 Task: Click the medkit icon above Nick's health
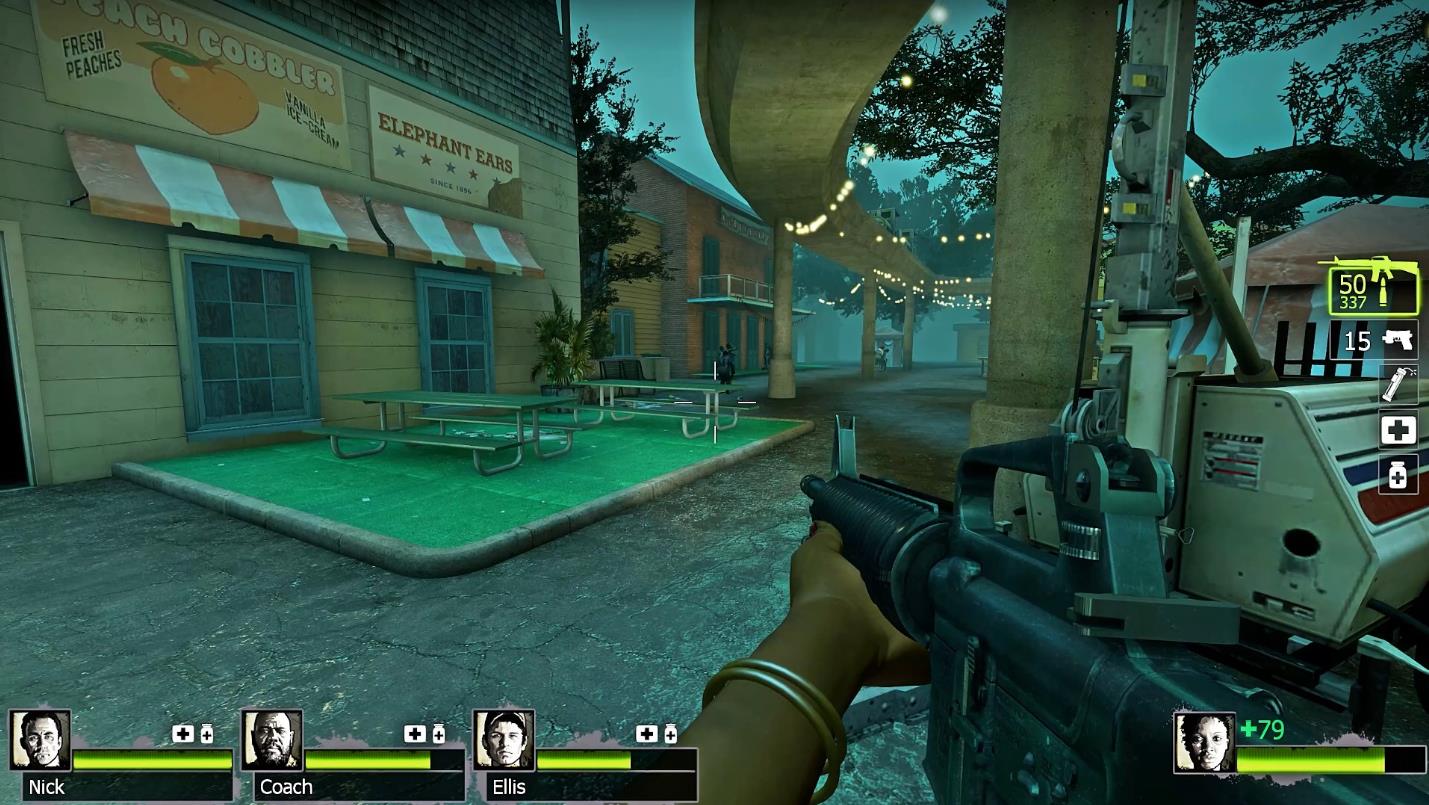[183, 734]
